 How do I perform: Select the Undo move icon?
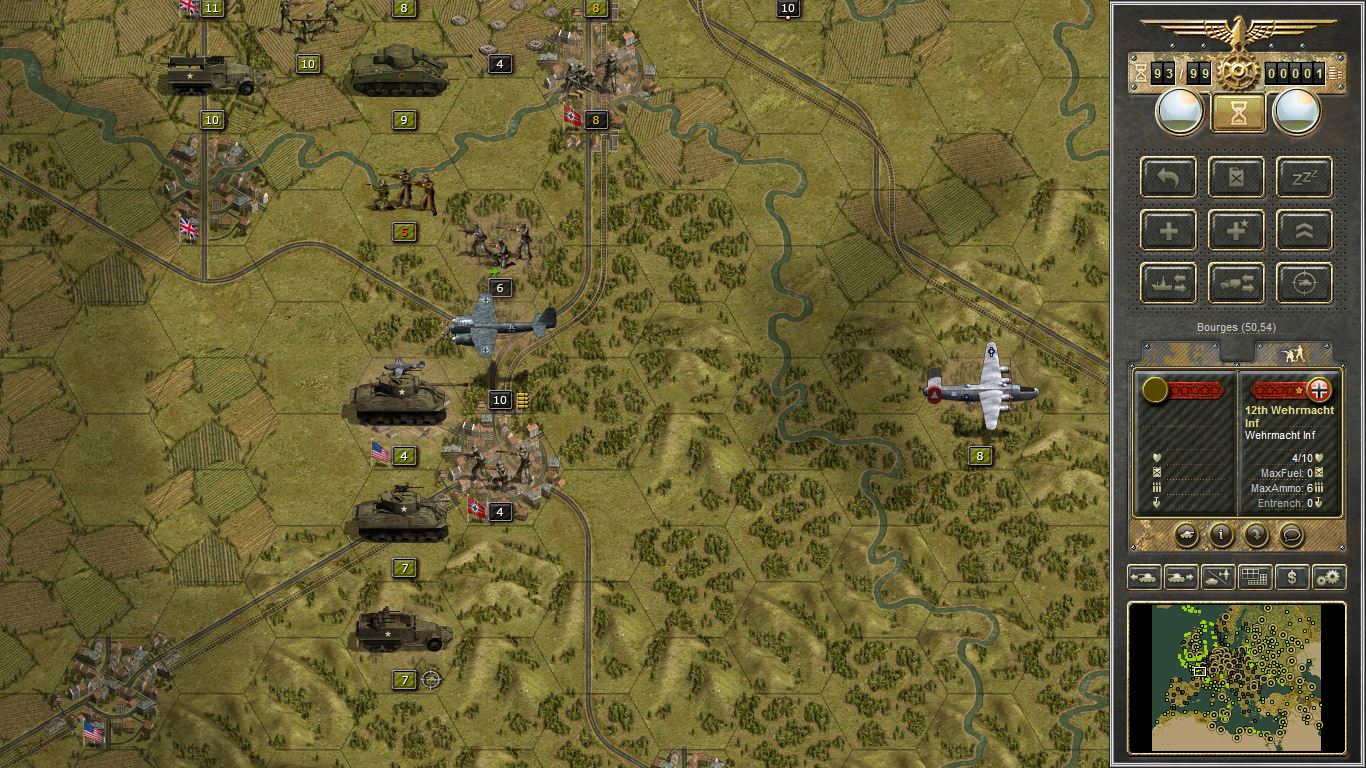(x=1167, y=177)
